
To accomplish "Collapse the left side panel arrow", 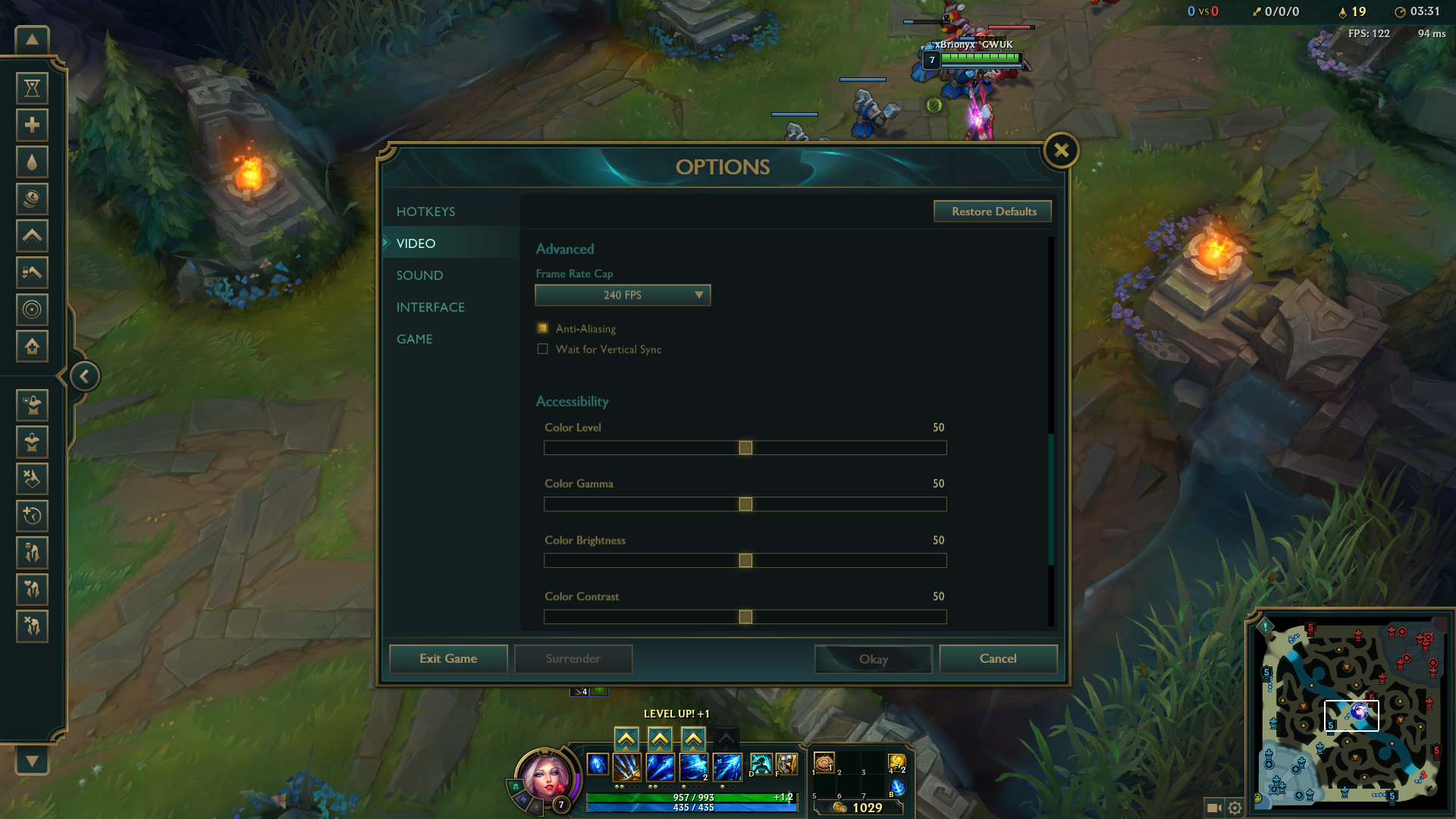I will (85, 376).
